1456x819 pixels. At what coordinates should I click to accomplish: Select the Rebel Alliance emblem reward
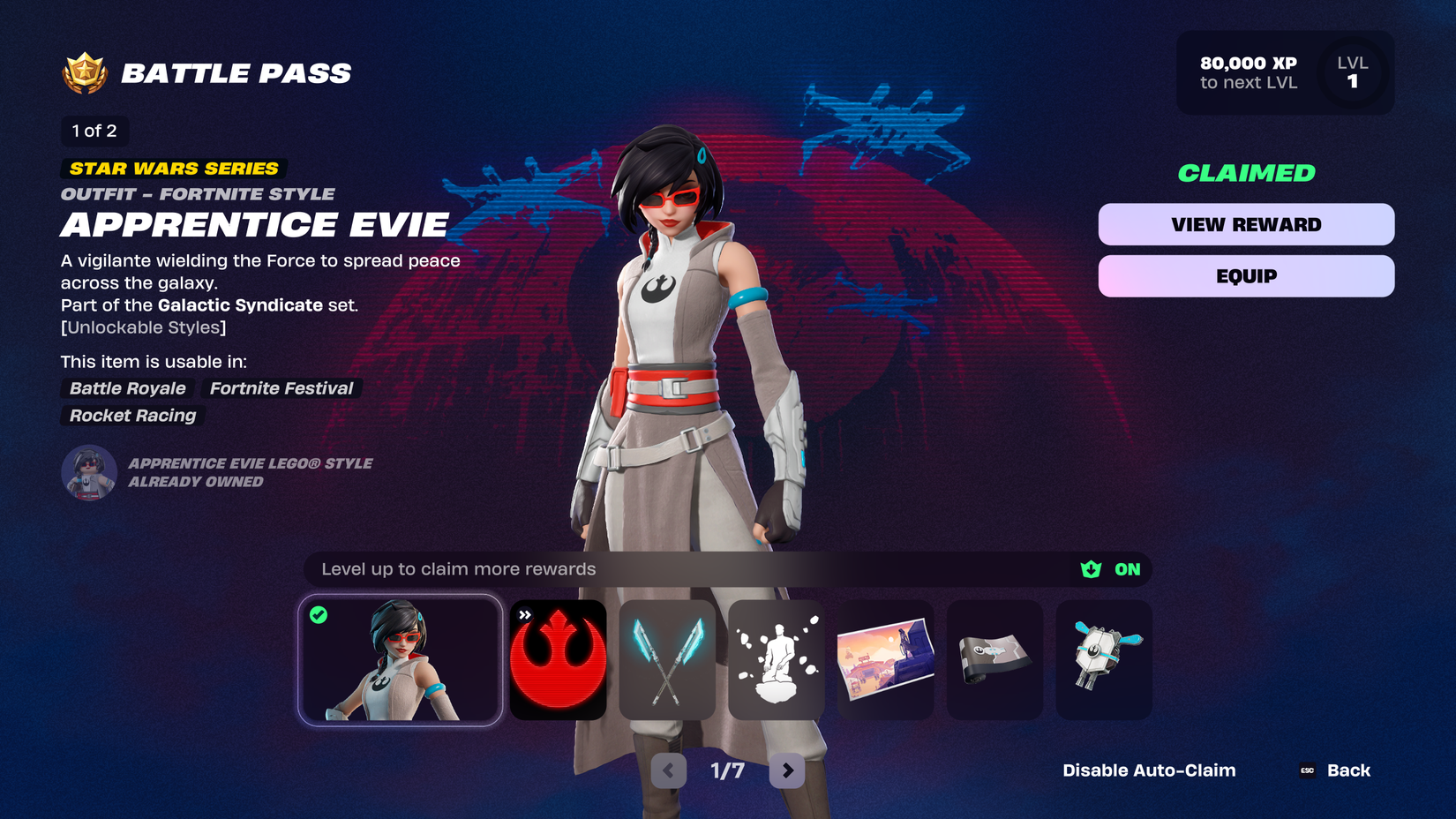pos(558,660)
